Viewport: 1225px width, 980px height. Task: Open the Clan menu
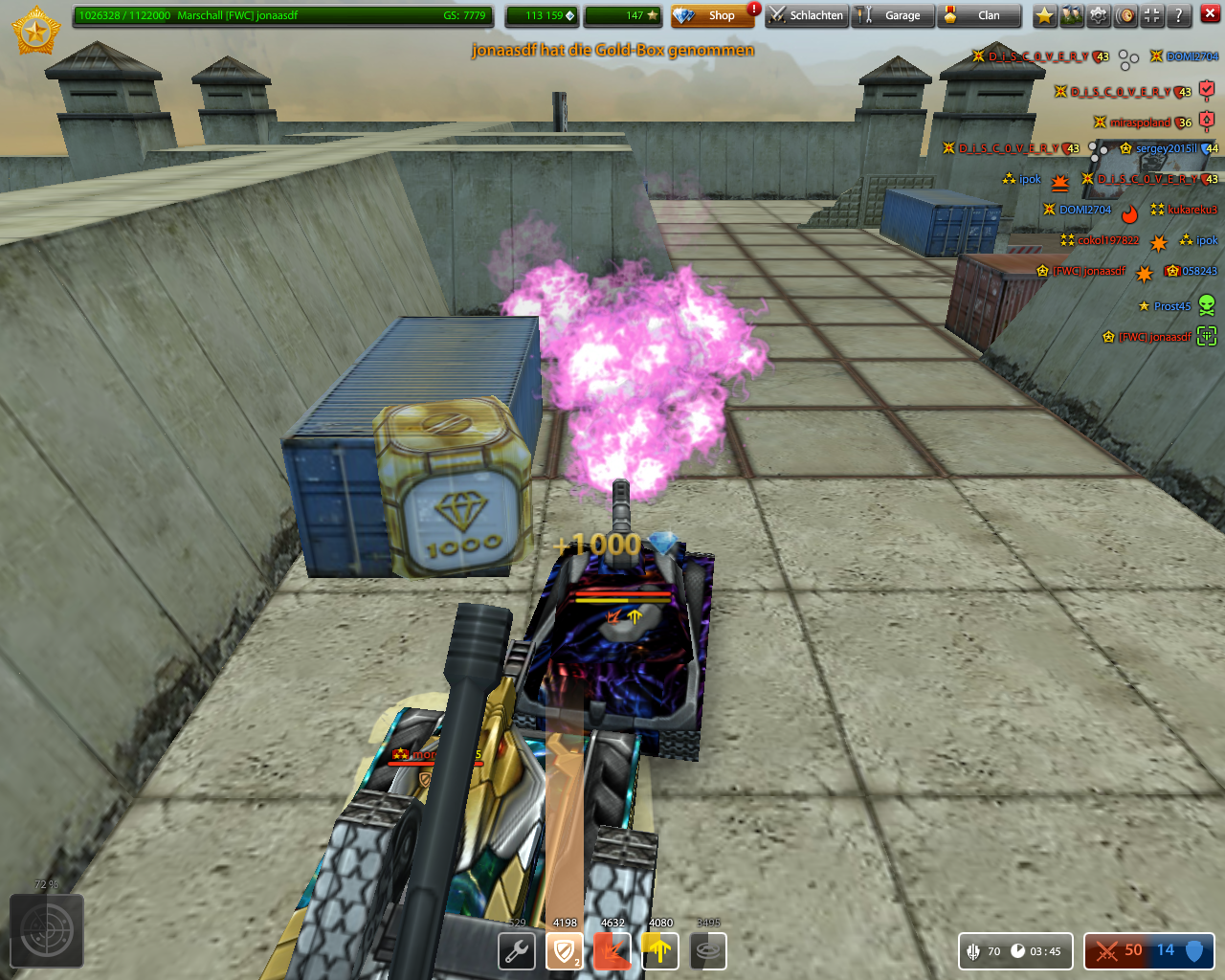click(978, 15)
